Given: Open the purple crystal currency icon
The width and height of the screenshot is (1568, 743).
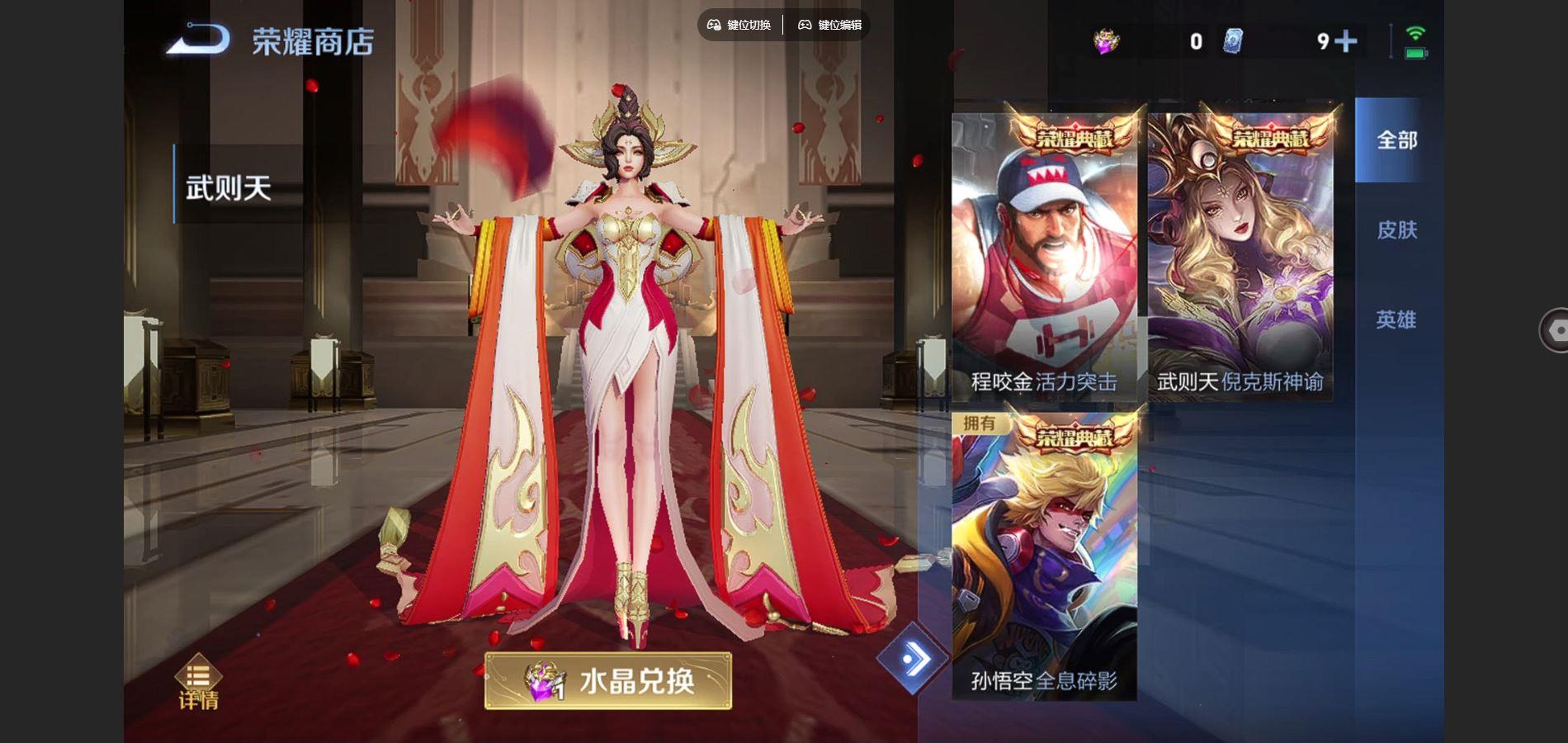Looking at the screenshot, I should tap(1106, 38).
